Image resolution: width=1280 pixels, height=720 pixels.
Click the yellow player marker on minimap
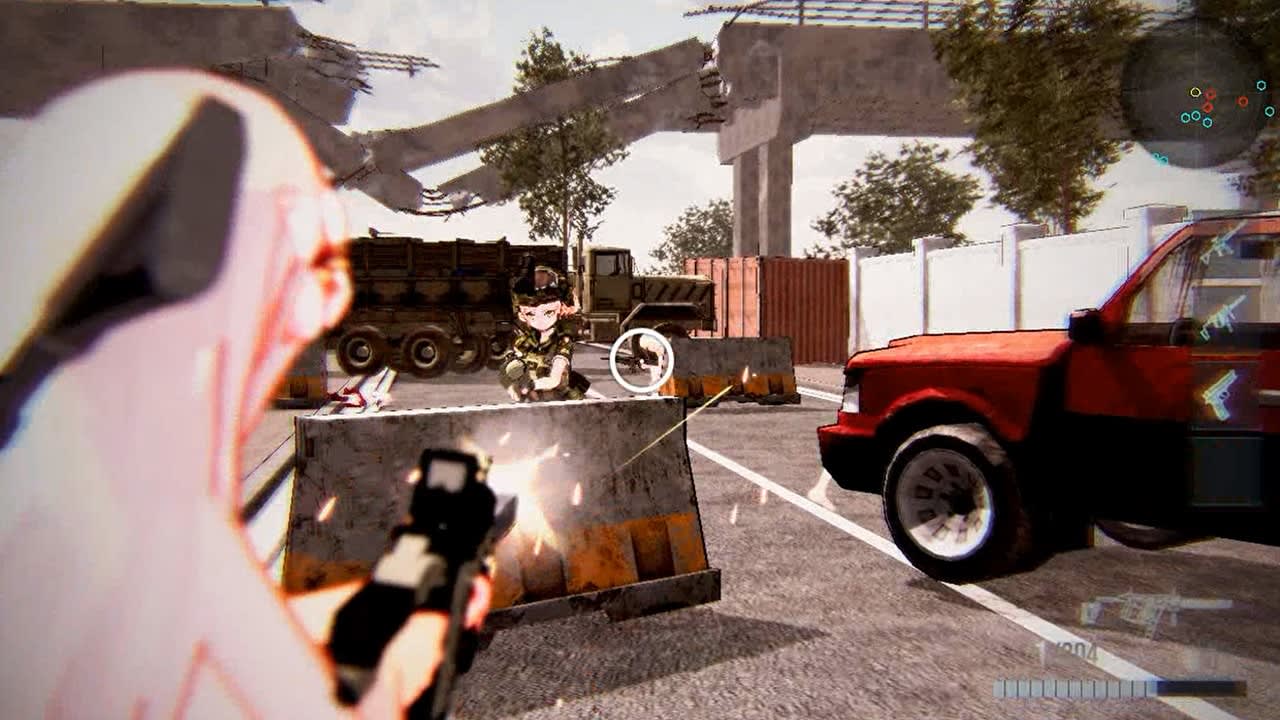pos(1195,92)
